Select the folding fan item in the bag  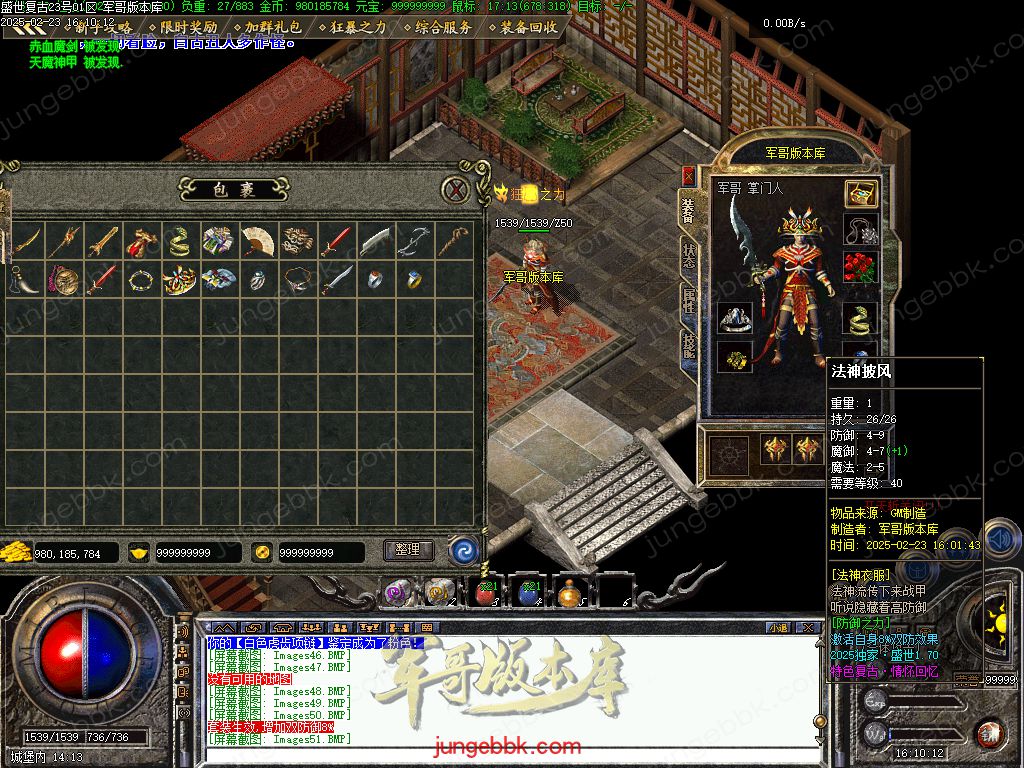256,241
